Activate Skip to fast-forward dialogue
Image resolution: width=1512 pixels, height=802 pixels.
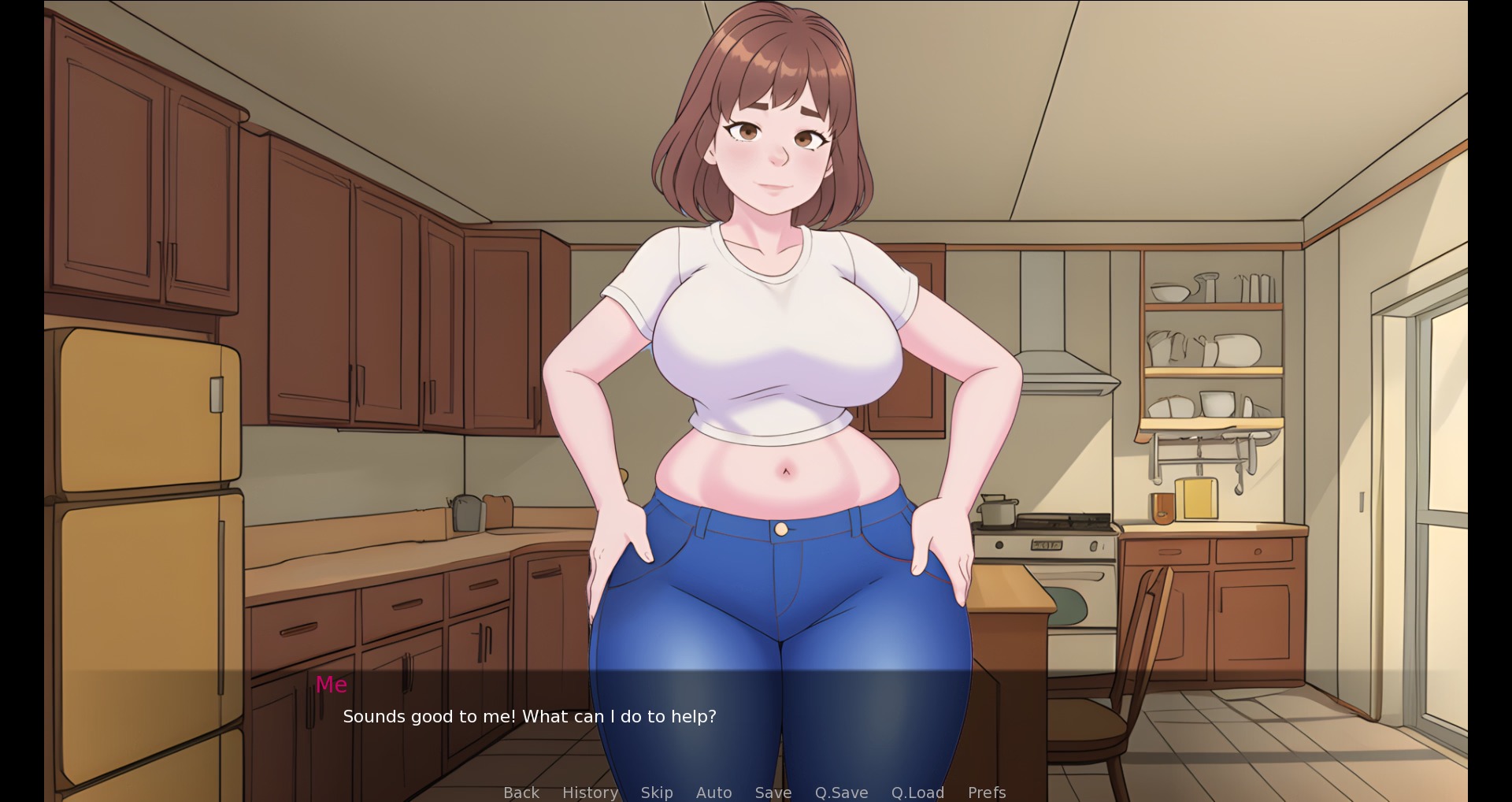(656, 792)
